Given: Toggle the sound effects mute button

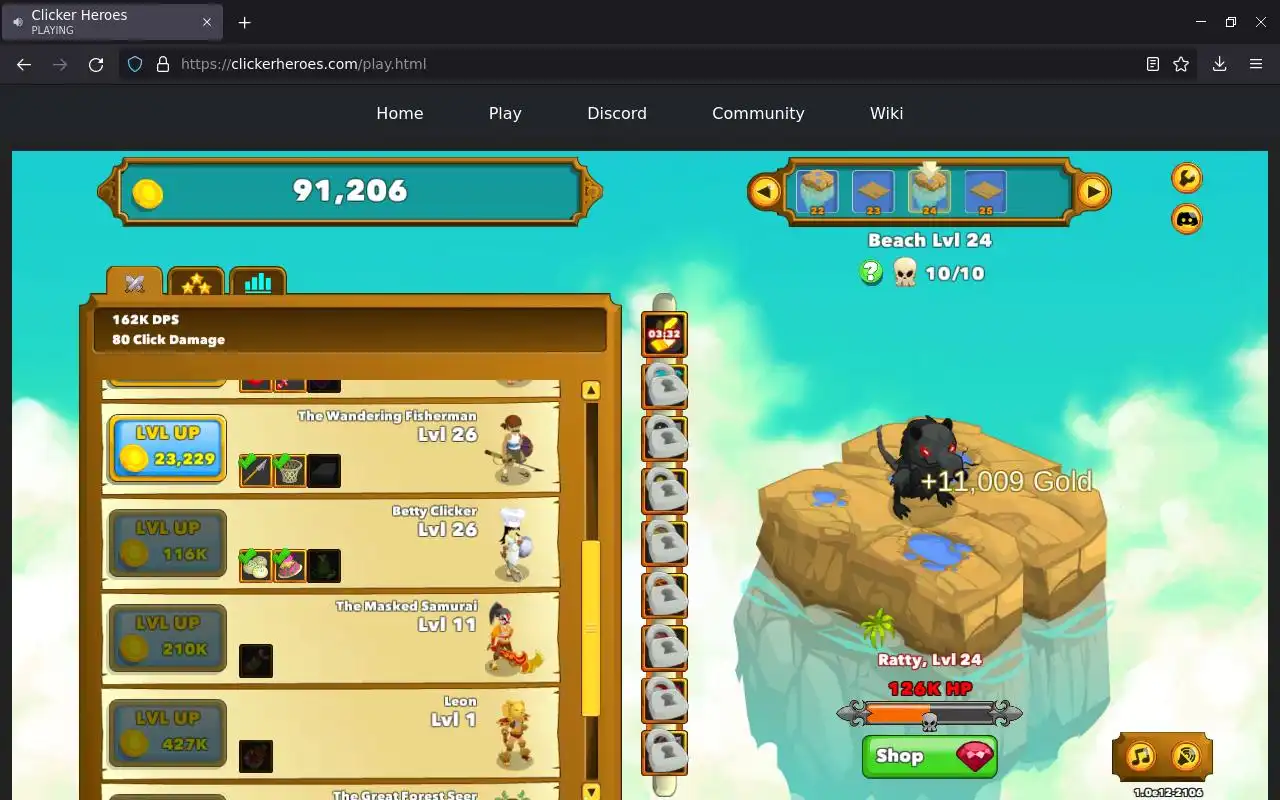Looking at the screenshot, I should [1185, 756].
